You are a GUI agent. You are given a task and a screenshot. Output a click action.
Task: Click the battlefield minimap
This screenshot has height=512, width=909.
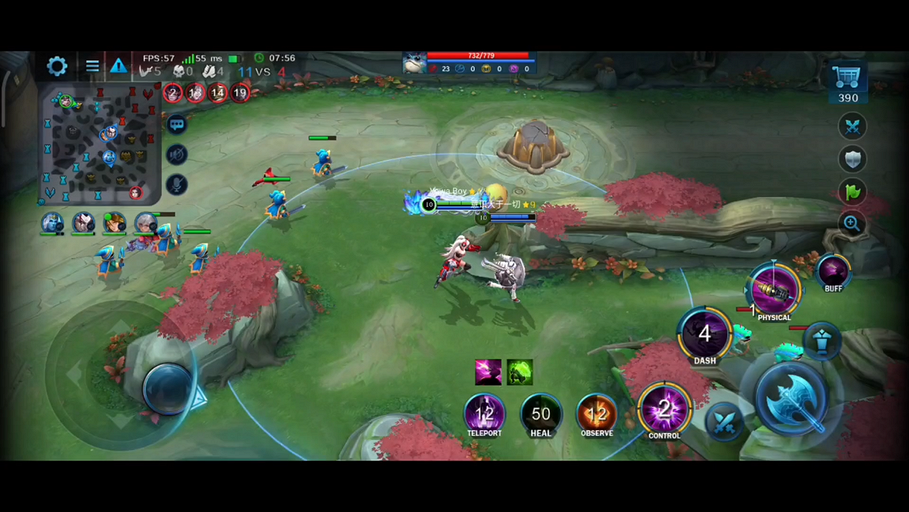point(99,144)
